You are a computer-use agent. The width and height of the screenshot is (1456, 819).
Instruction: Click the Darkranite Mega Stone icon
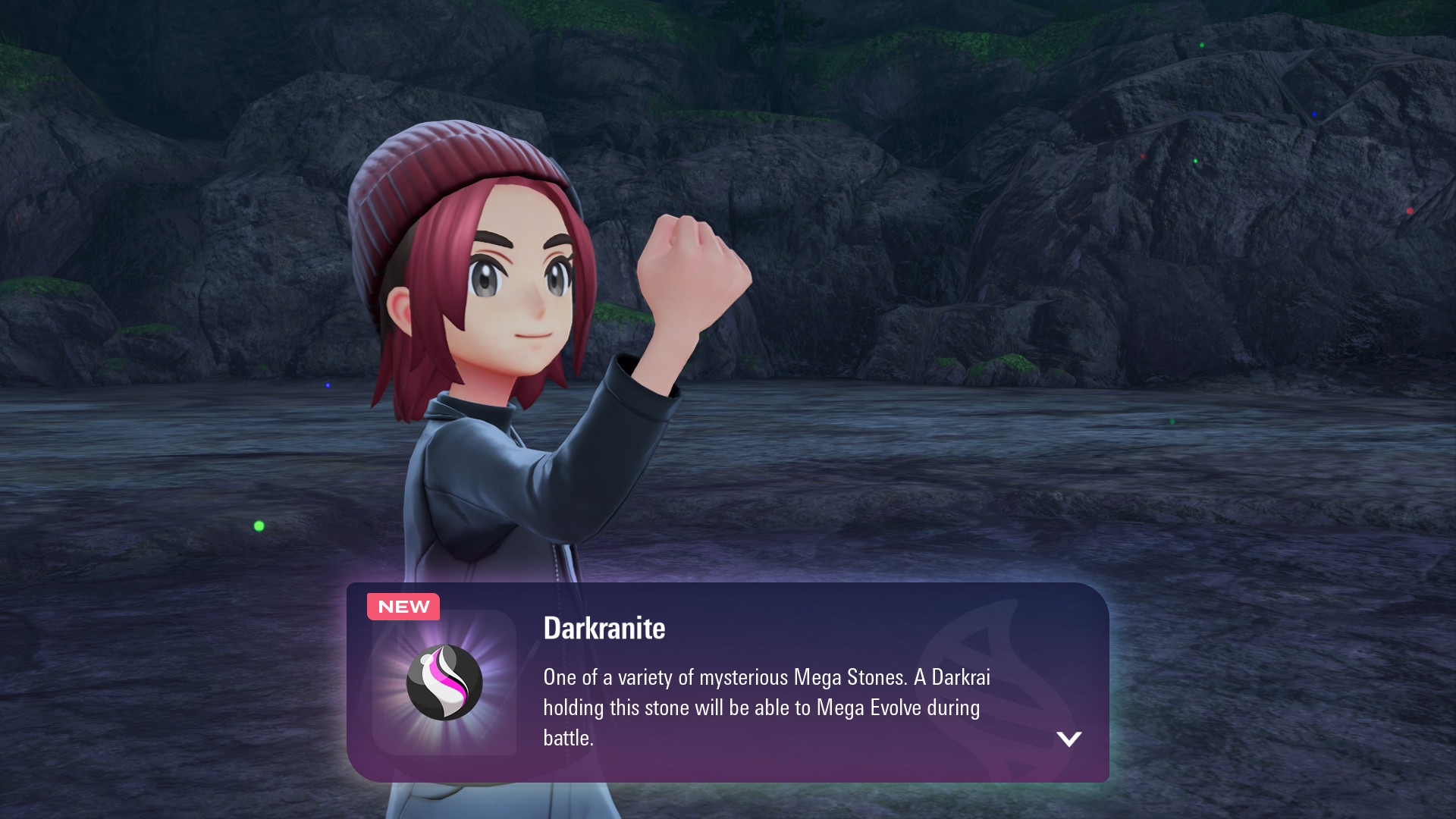(444, 682)
